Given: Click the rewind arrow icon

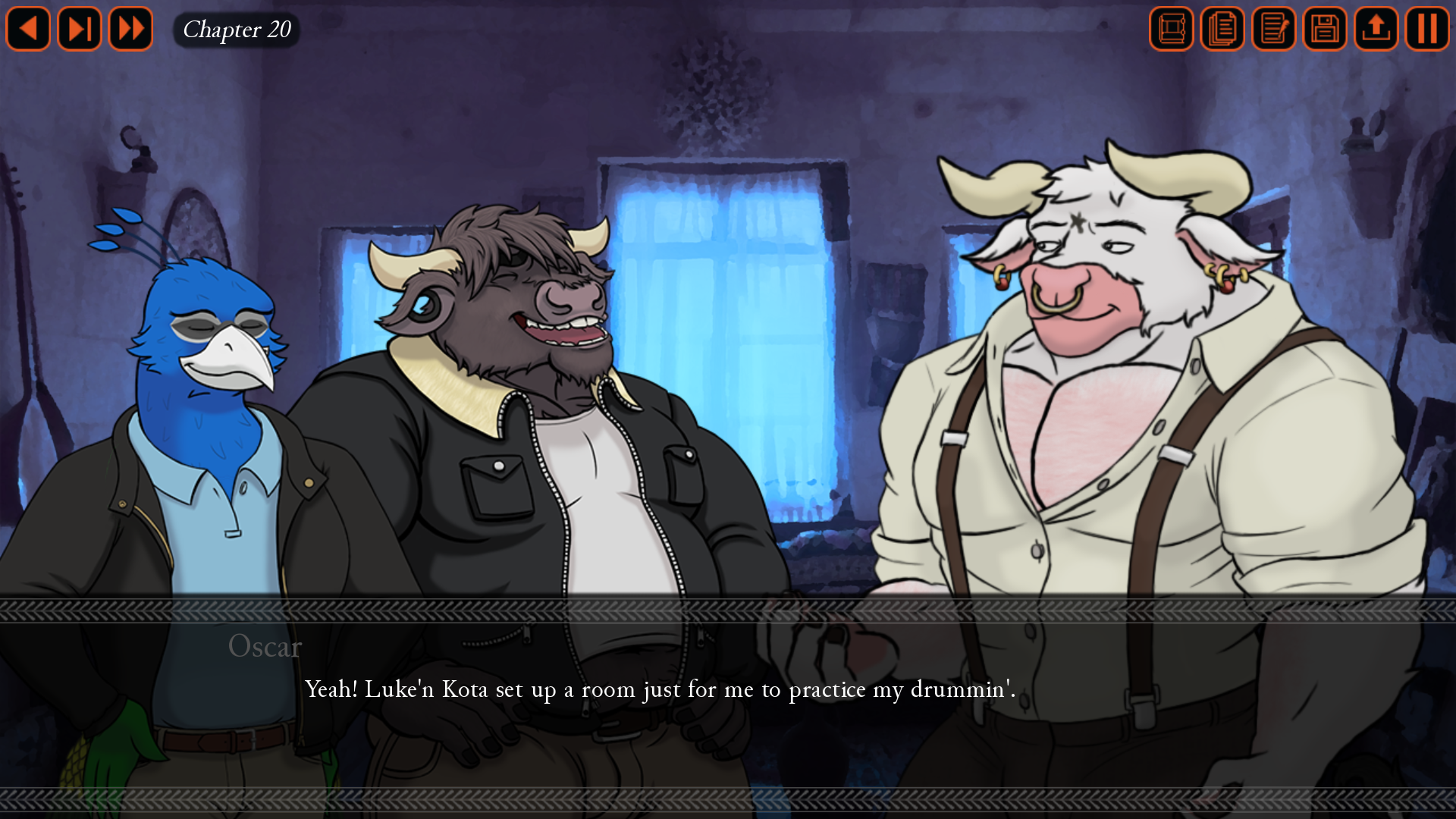Looking at the screenshot, I should 28,29.
